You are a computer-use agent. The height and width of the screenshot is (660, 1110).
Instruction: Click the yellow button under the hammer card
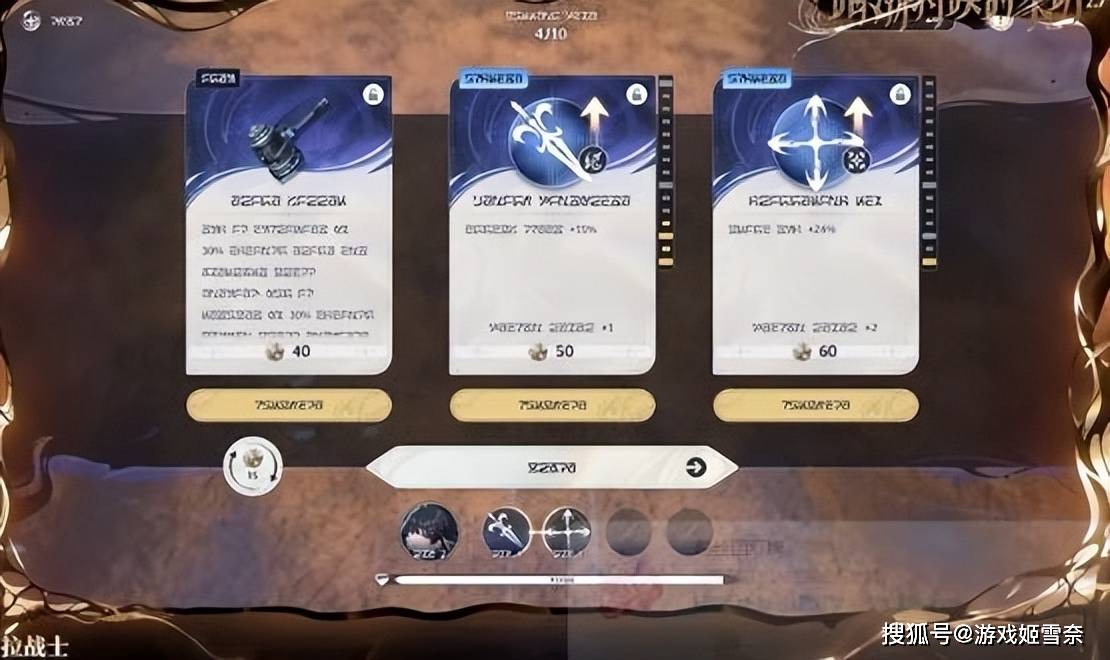tap(288, 405)
